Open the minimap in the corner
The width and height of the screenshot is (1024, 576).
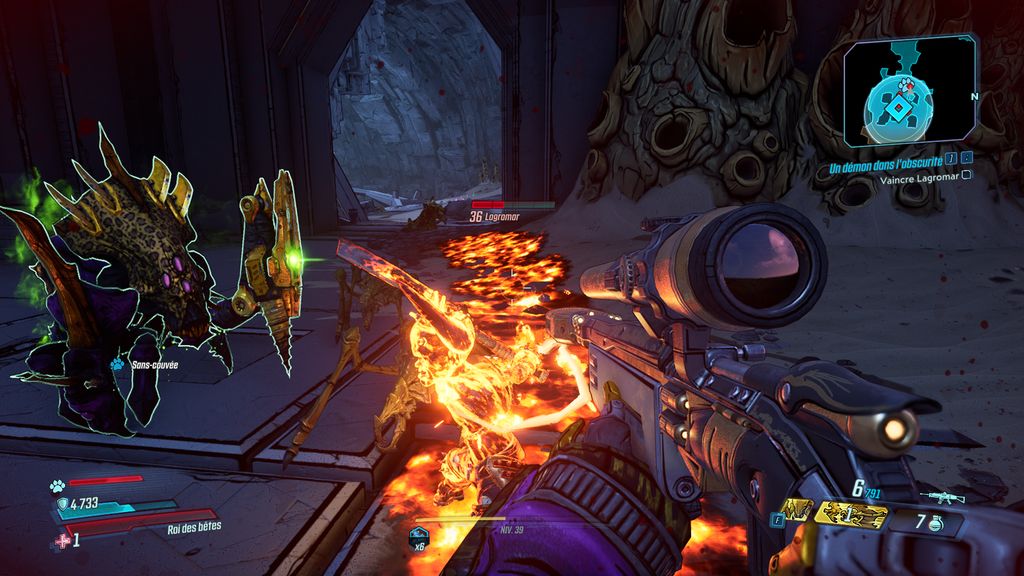tap(909, 91)
